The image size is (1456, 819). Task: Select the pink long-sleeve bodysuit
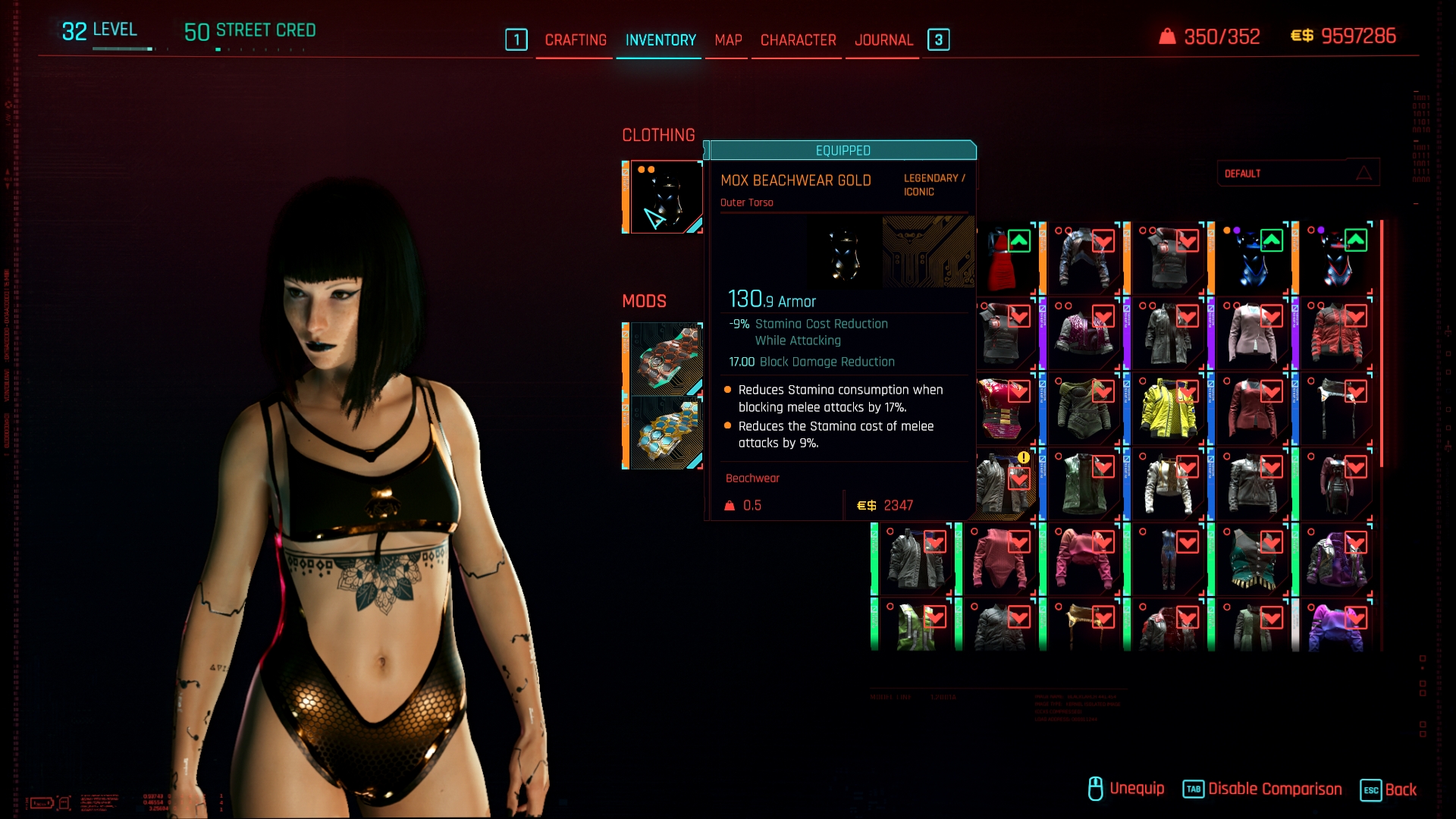pyautogui.click(x=999, y=560)
